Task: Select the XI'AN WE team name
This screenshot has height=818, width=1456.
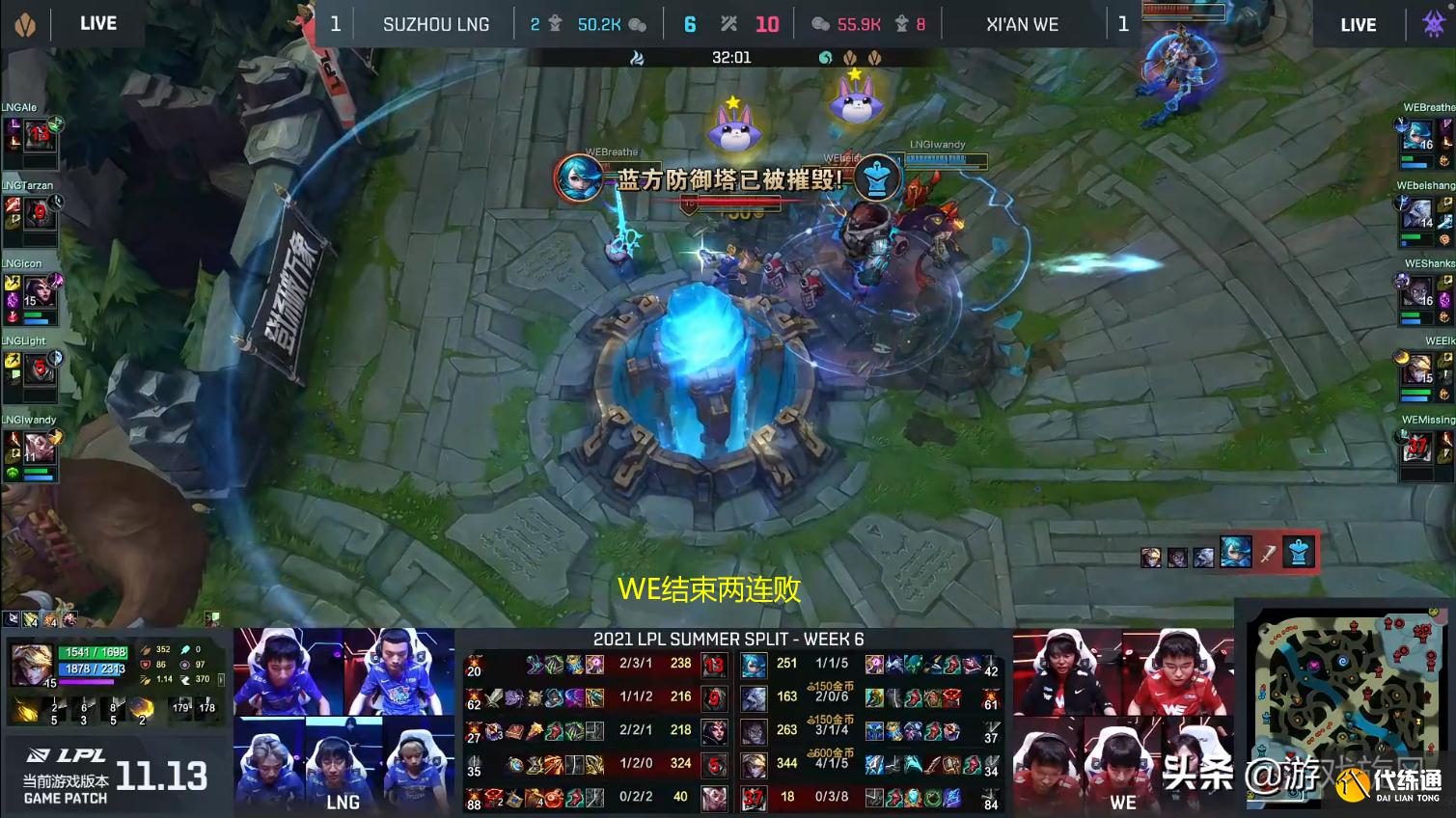Action: pos(1023,24)
